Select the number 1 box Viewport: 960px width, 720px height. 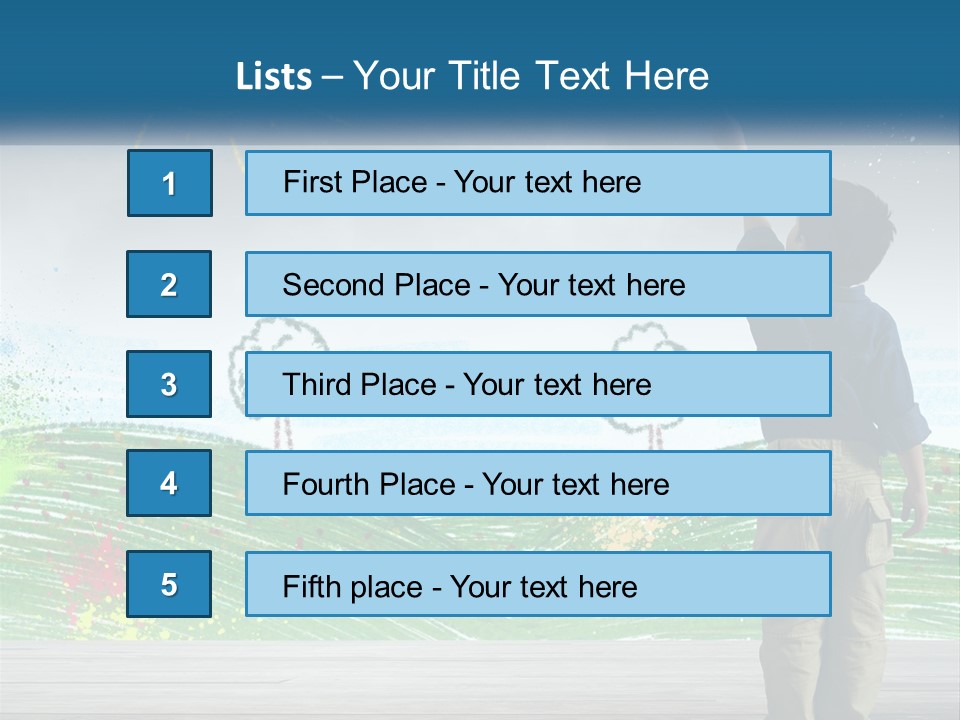point(170,183)
